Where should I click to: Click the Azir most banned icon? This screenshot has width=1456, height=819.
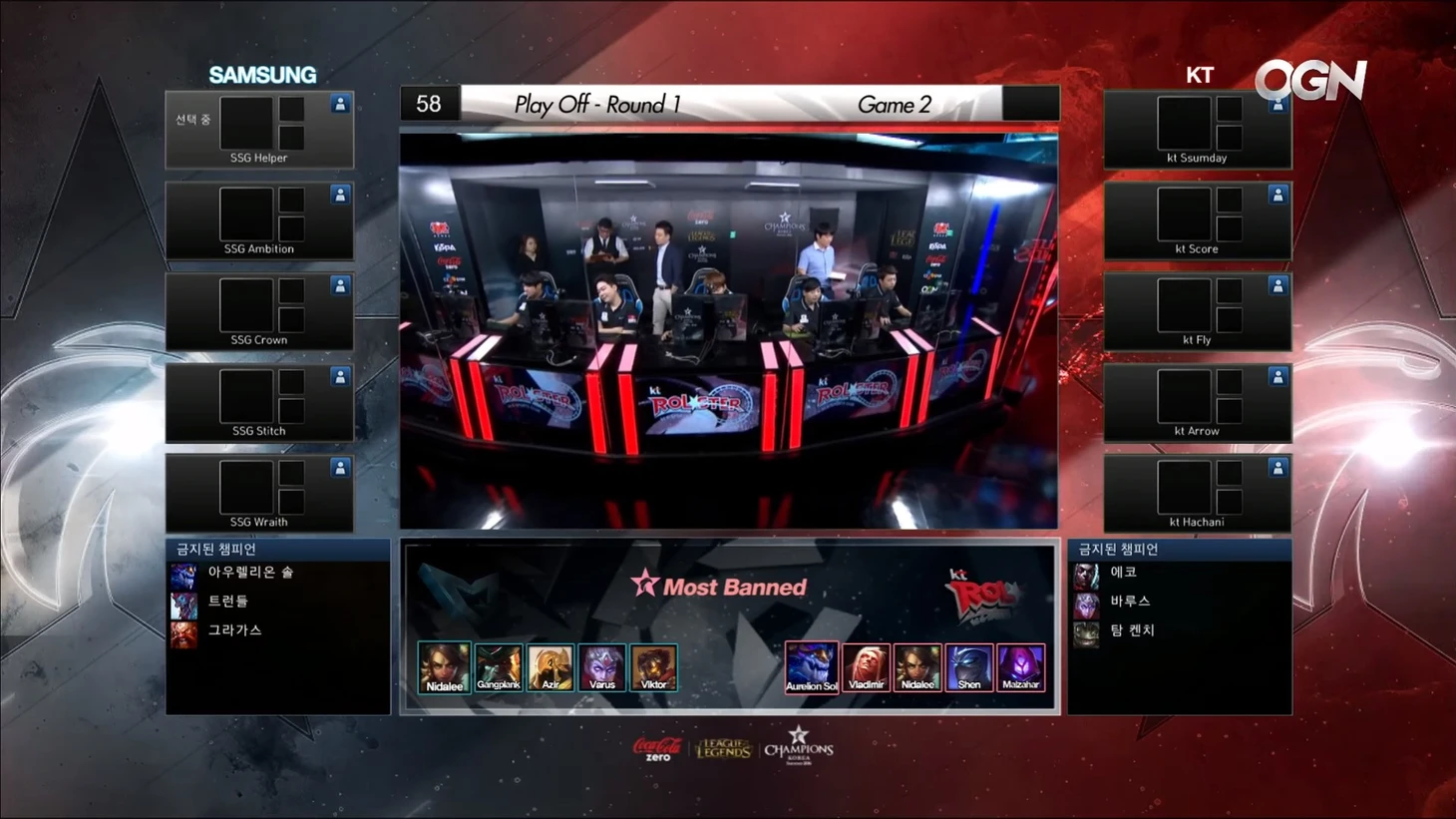click(550, 666)
